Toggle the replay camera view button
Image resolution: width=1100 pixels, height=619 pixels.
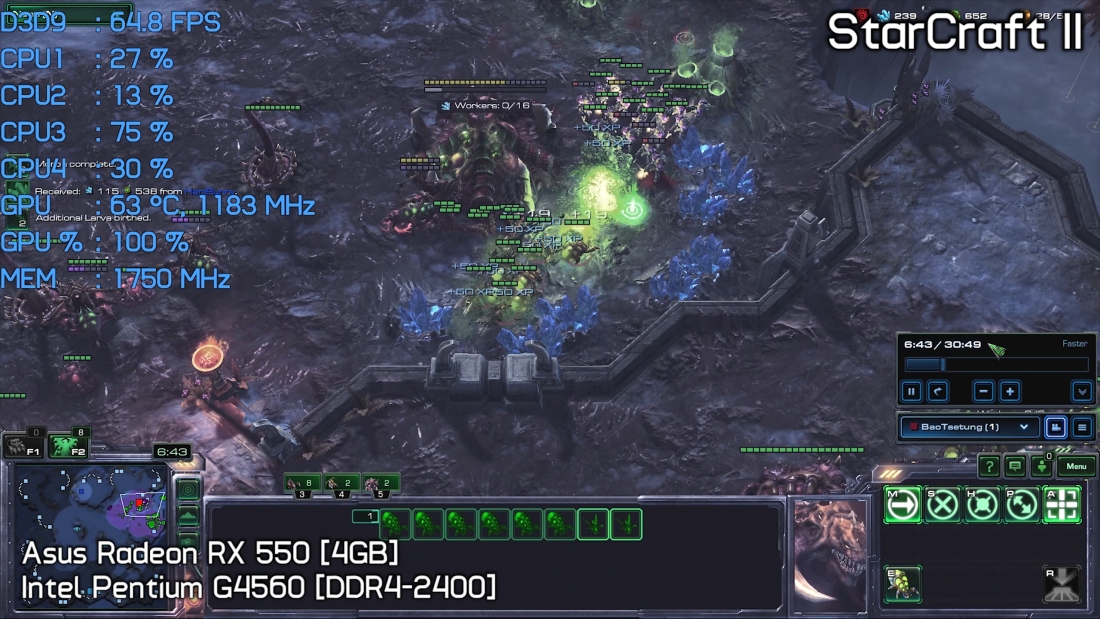1055,427
